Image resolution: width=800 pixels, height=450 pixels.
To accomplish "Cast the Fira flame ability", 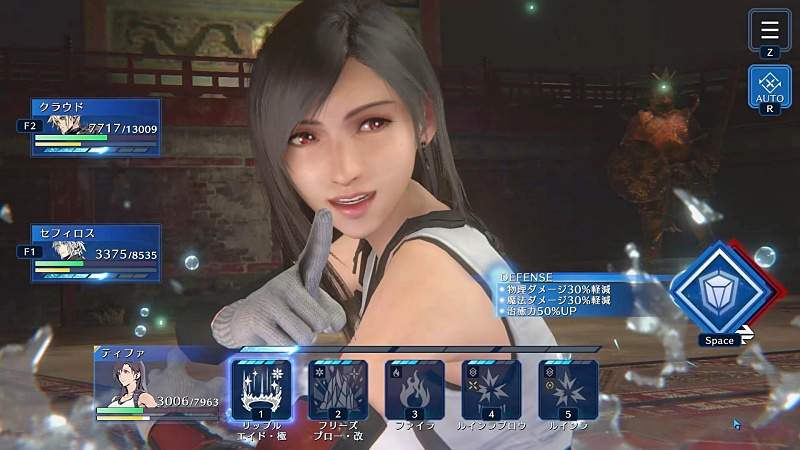I will point(414,389).
